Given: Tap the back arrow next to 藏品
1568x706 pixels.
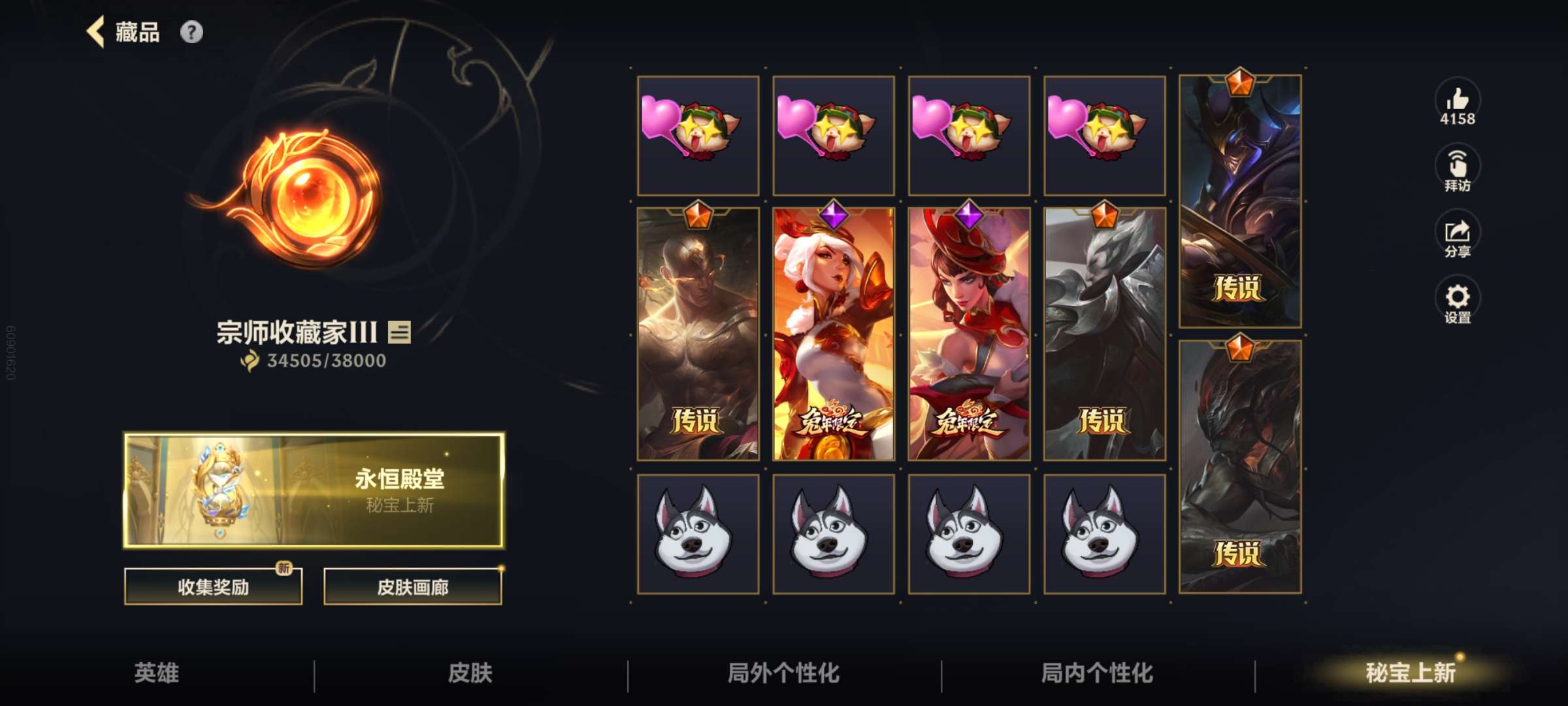Looking at the screenshot, I should 95,31.
